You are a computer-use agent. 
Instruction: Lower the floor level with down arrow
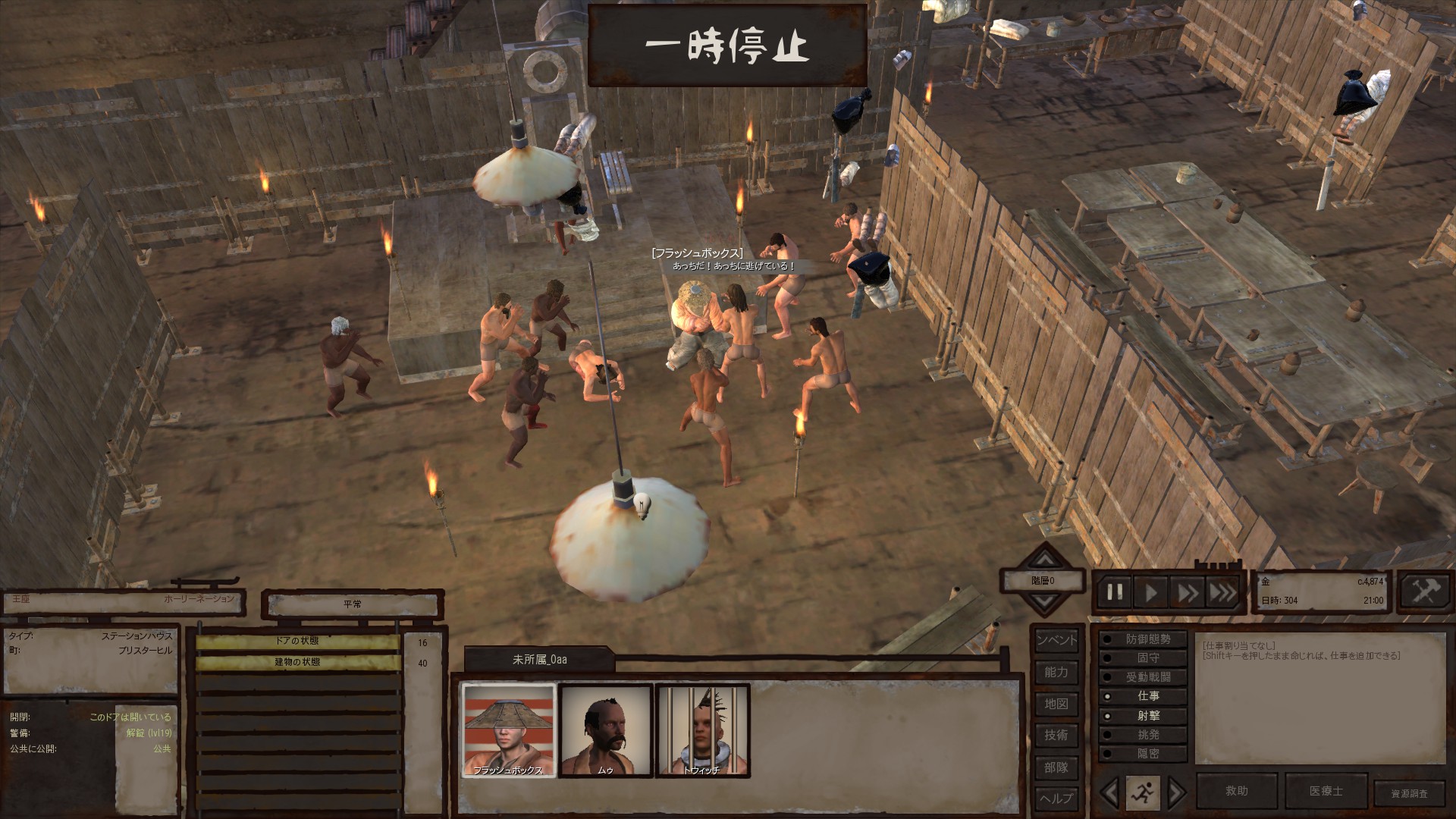1045,604
